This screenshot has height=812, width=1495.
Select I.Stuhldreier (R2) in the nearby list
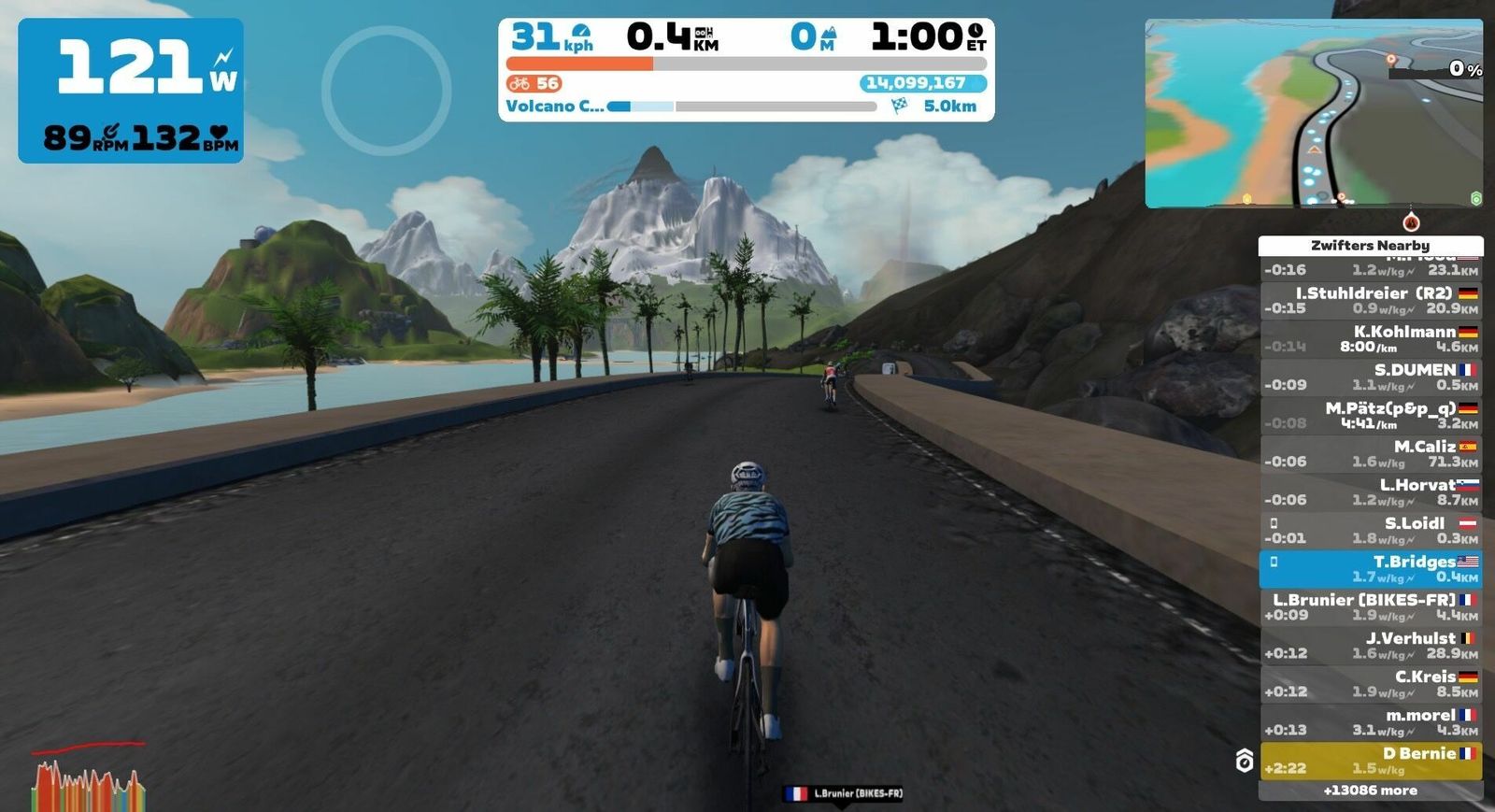1370,301
